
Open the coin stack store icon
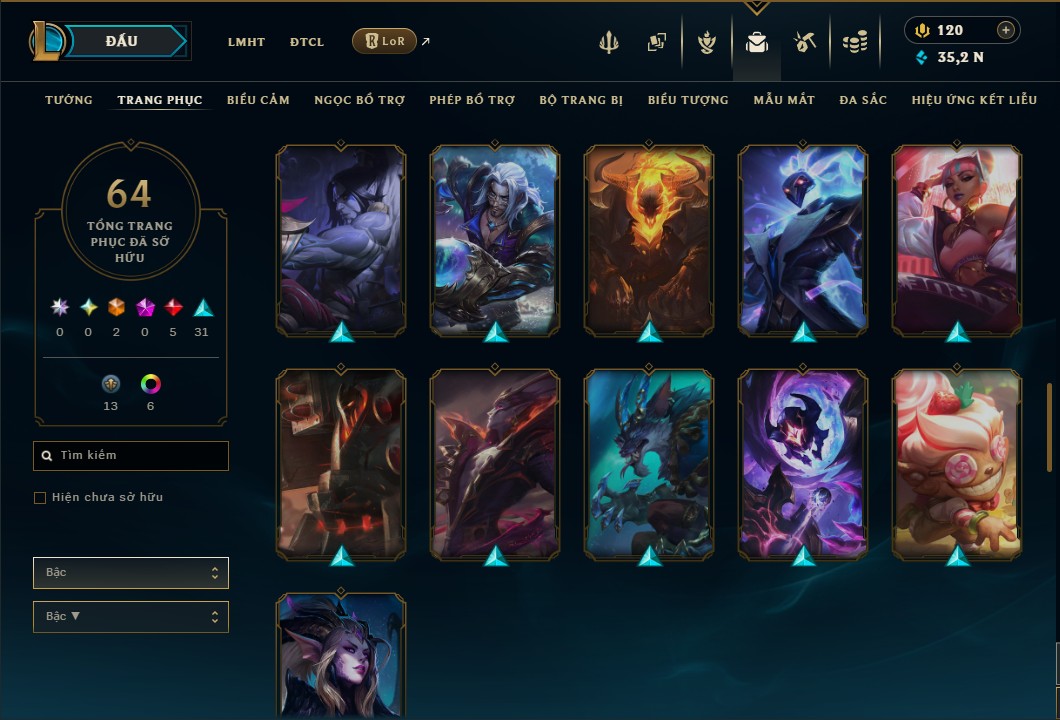(854, 42)
